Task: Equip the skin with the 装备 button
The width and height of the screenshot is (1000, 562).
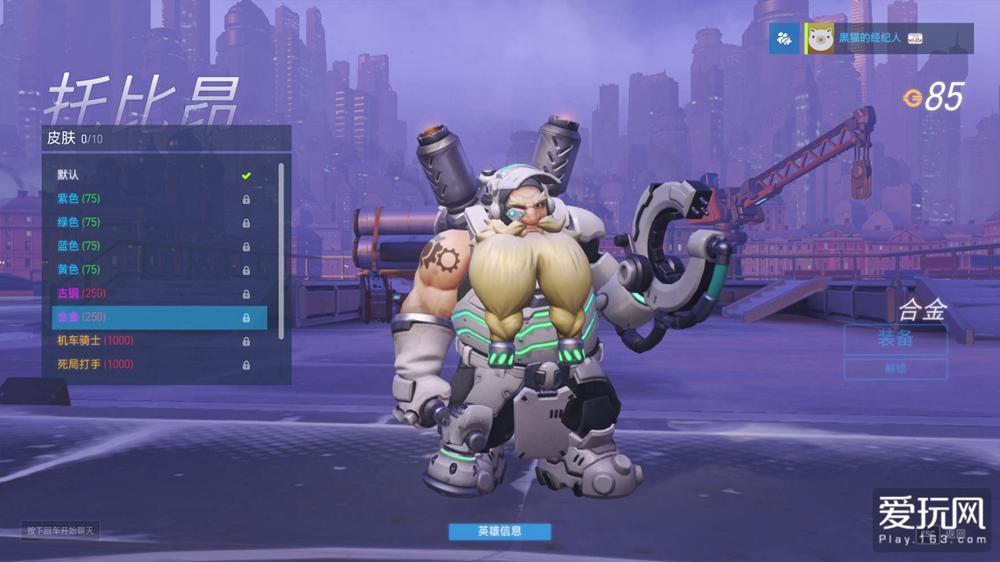Action: (x=895, y=339)
